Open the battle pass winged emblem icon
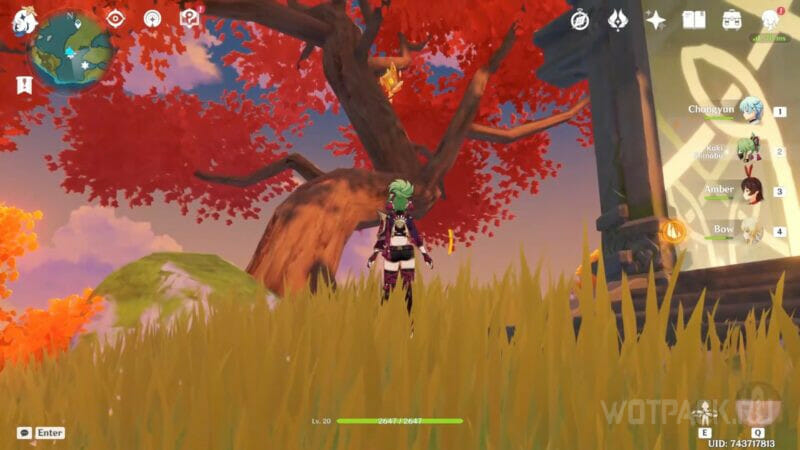This screenshot has width=800, height=450. pos(618,19)
